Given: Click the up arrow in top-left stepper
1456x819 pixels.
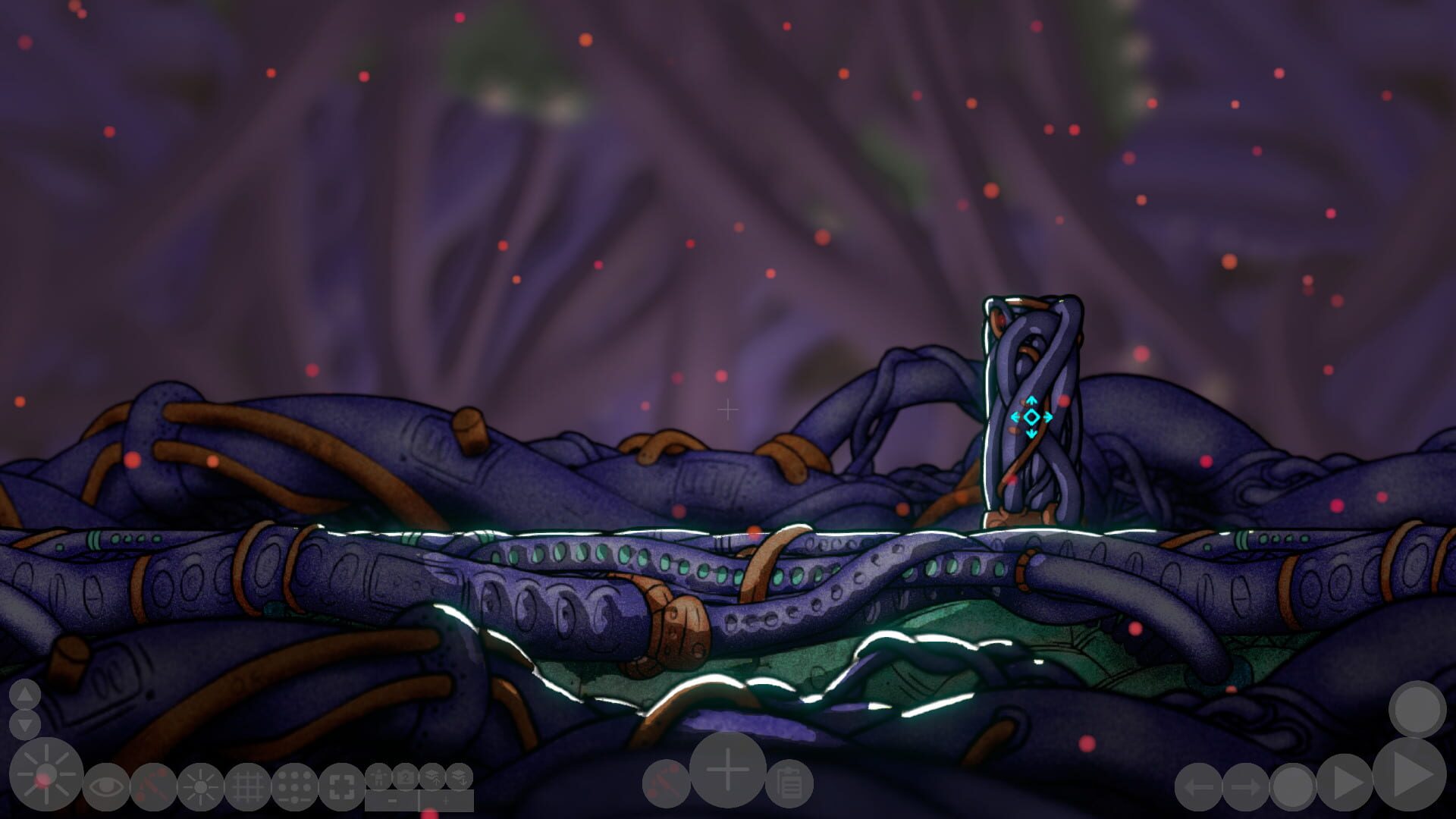Looking at the screenshot, I should point(24,695).
